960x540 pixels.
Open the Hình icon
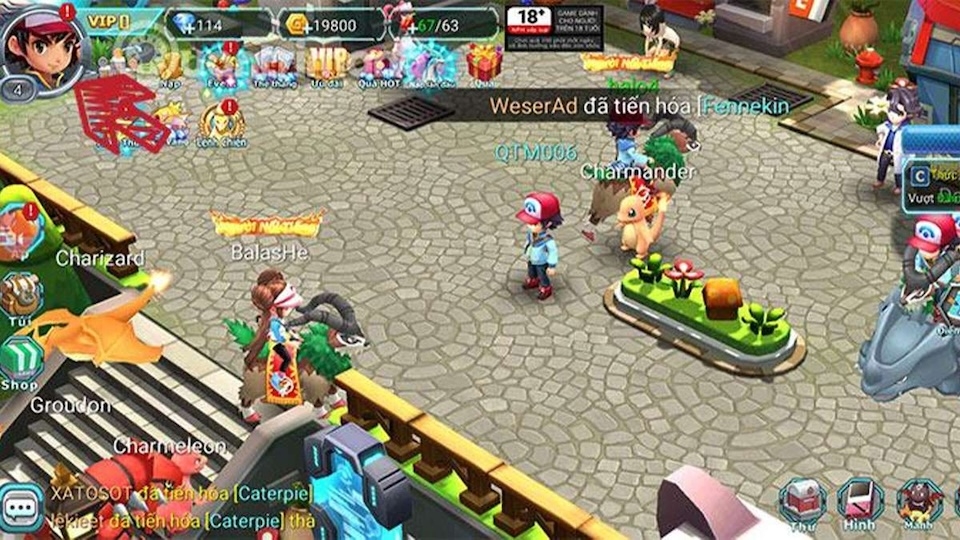pos(859,502)
